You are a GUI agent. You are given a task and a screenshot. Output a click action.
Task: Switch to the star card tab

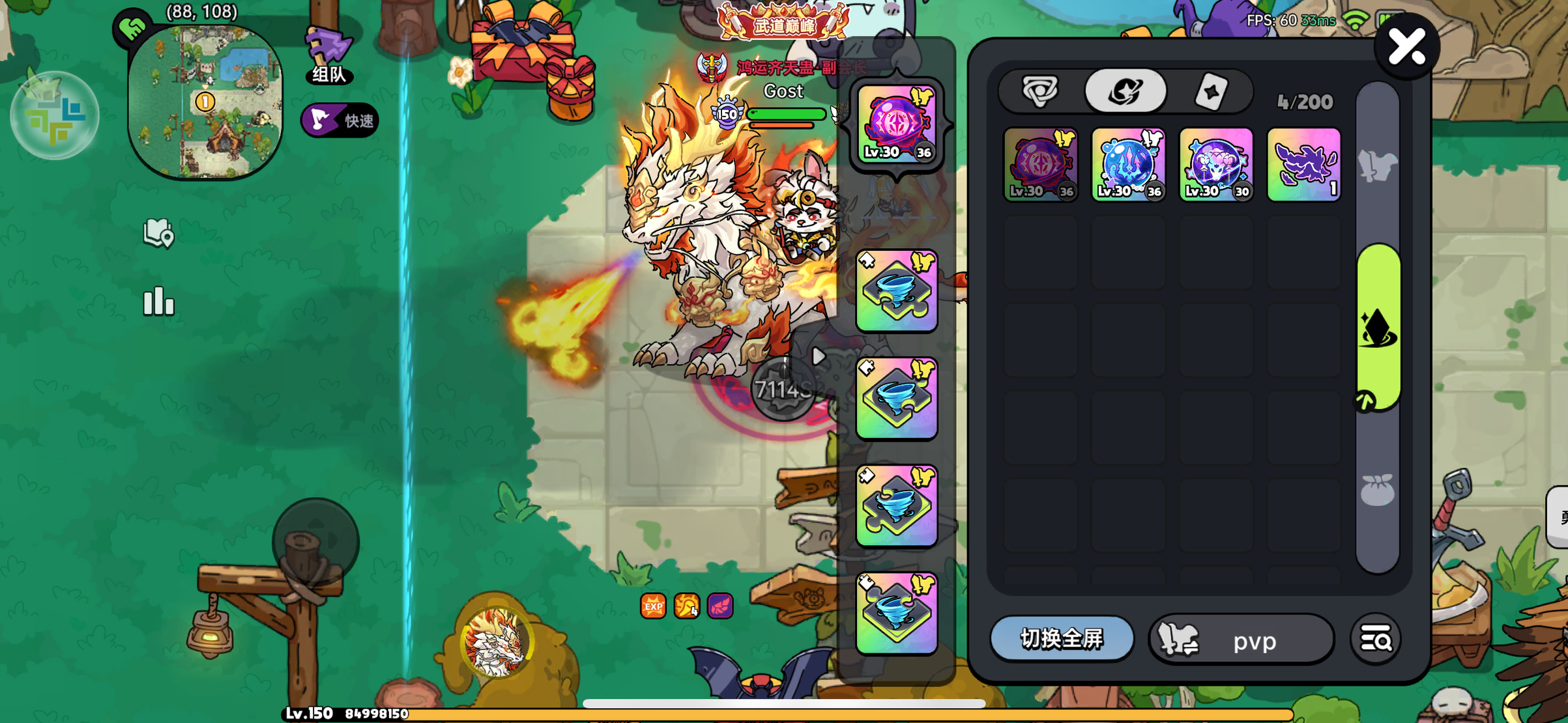coord(1211,92)
